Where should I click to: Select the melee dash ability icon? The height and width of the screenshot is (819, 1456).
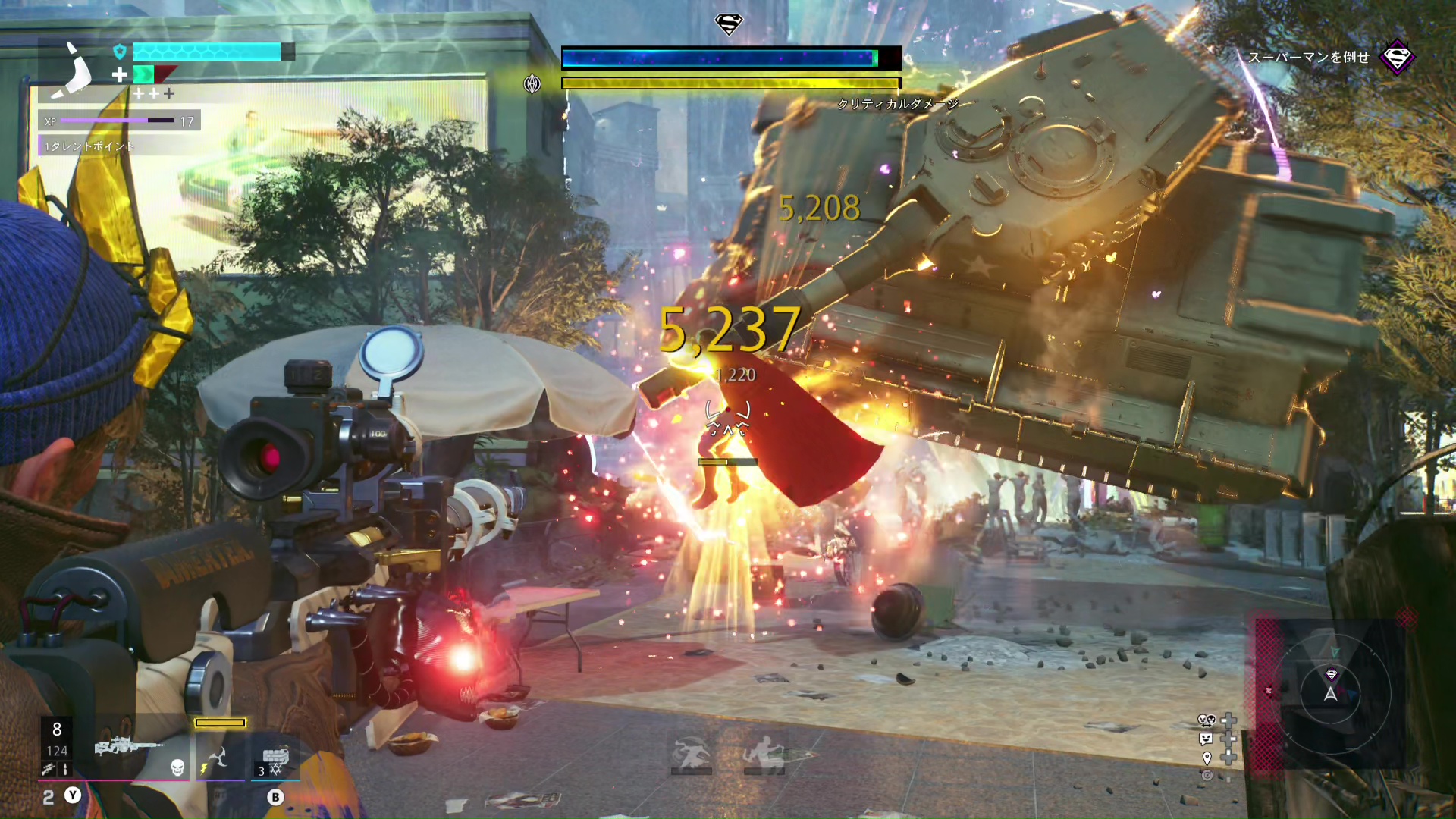[x=690, y=753]
